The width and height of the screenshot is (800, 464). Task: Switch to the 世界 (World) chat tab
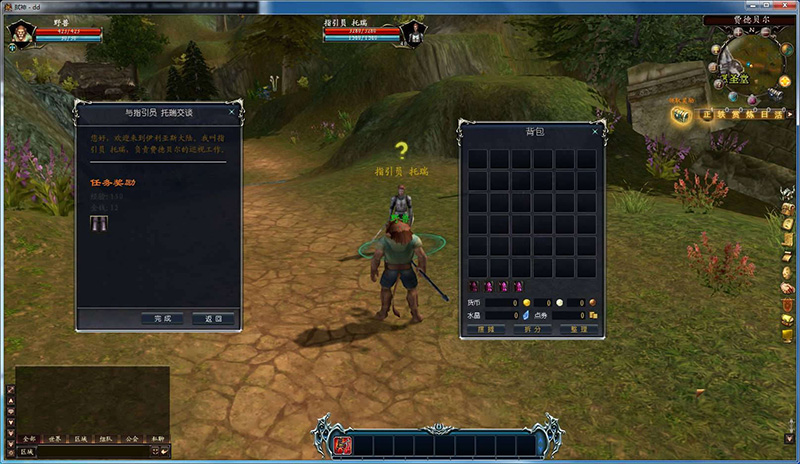coord(55,439)
